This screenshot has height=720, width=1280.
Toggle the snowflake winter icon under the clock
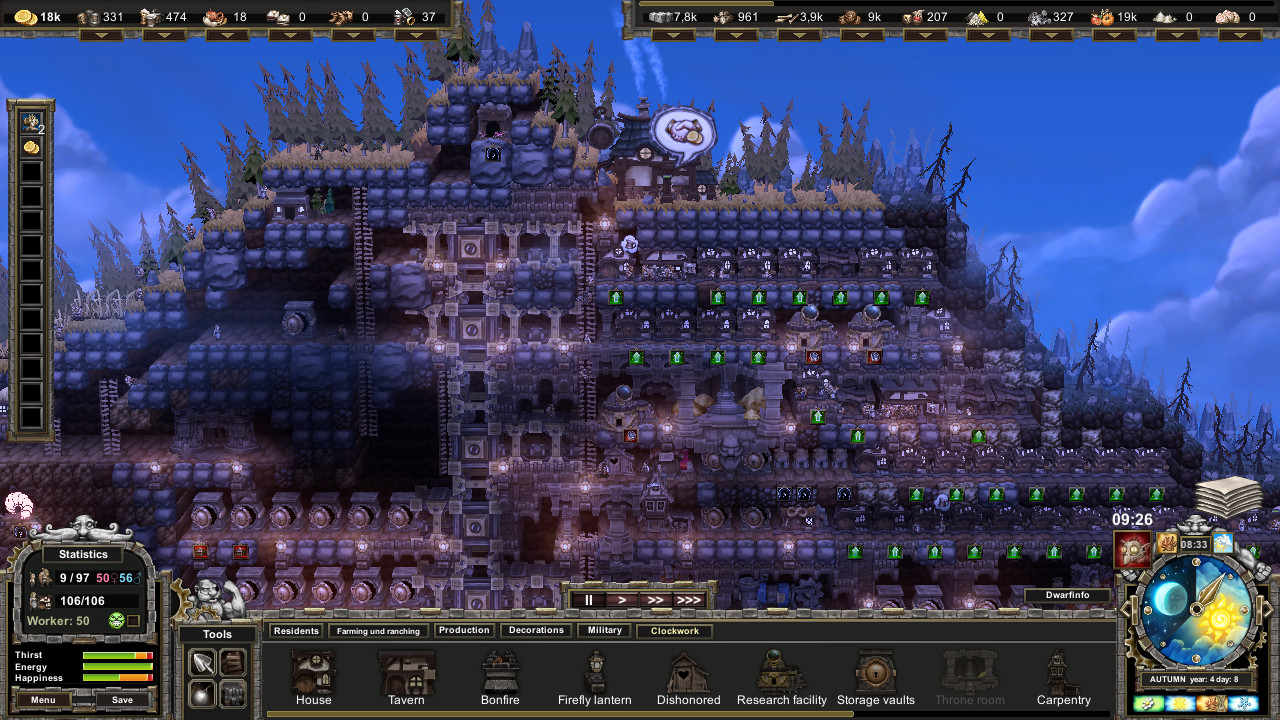[1244, 702]
